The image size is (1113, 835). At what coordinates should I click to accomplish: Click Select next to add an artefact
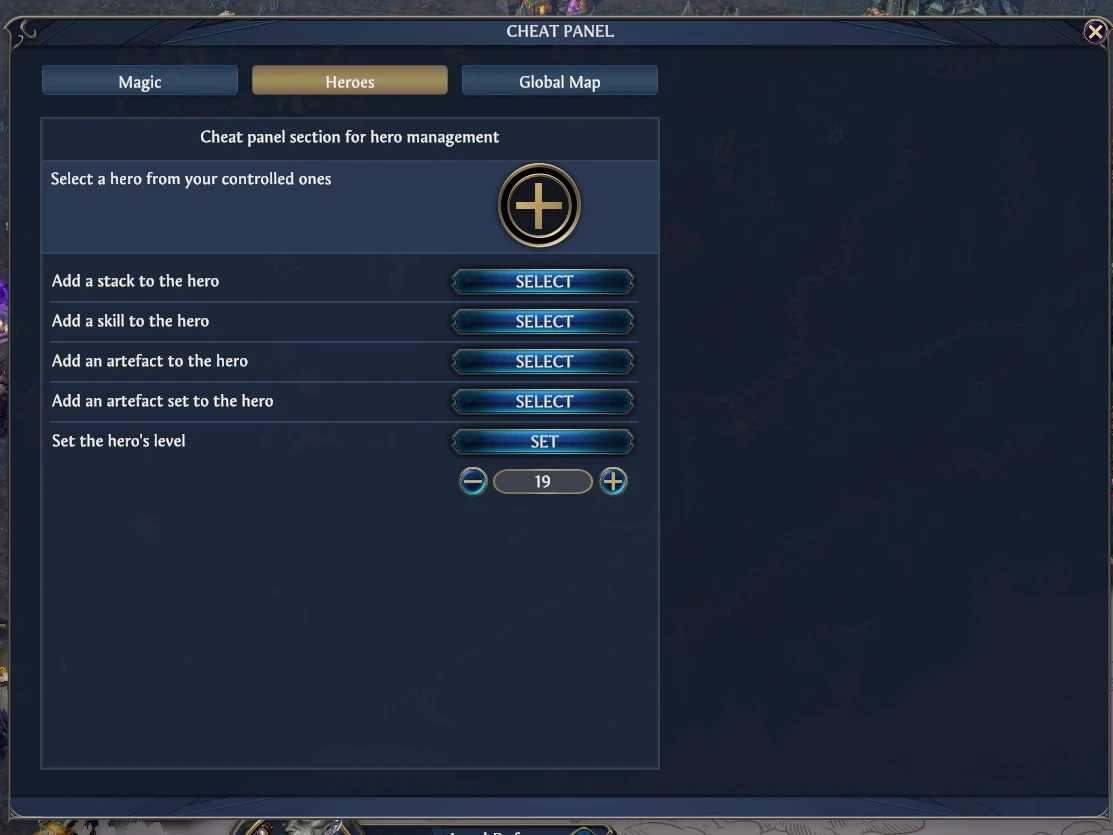pos(543,362)
